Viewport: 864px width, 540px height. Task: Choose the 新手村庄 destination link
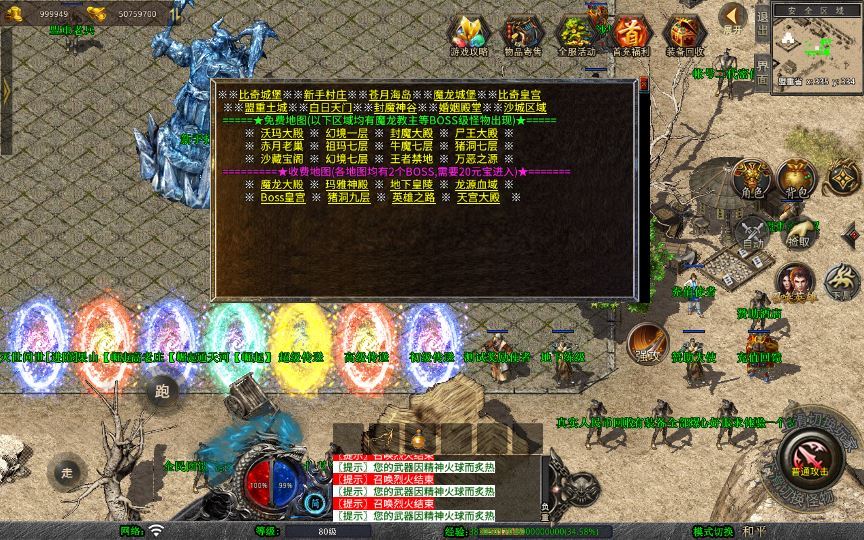point(323,94)
